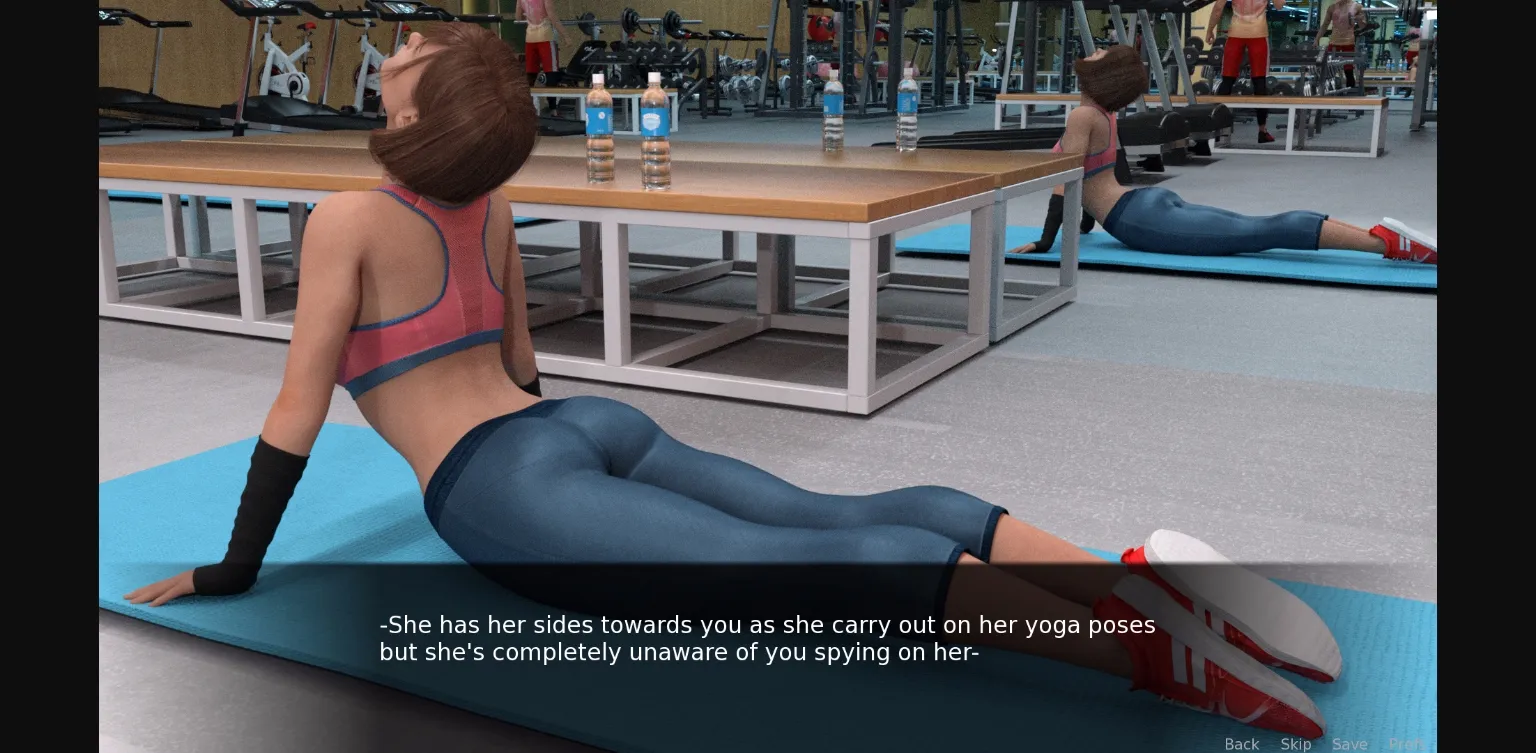Click Save to store your progress

coord(1350,744)
